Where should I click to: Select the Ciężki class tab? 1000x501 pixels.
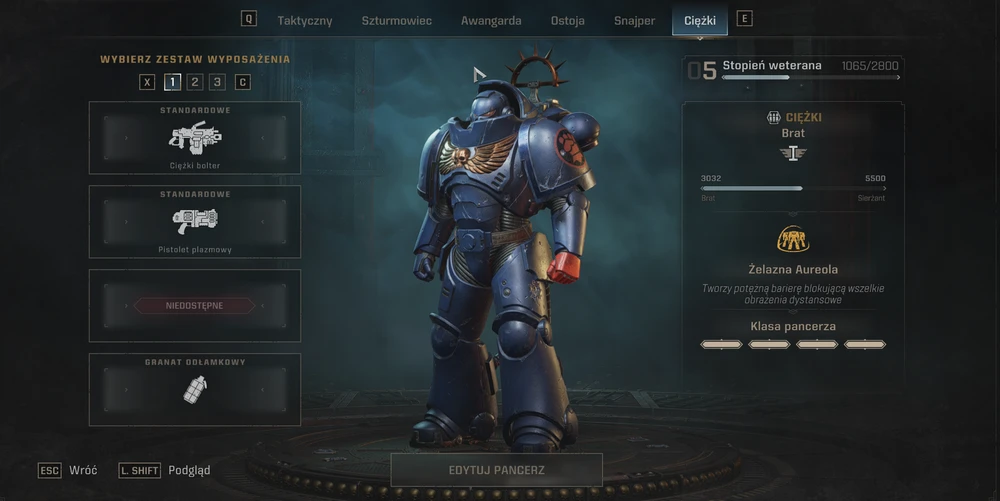tap(700, 20)
